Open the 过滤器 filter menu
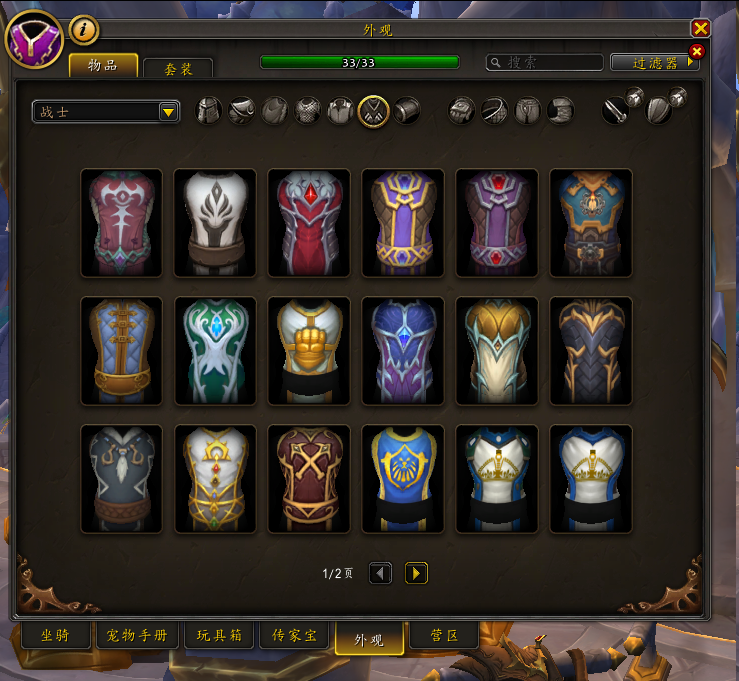 [655, 62]
